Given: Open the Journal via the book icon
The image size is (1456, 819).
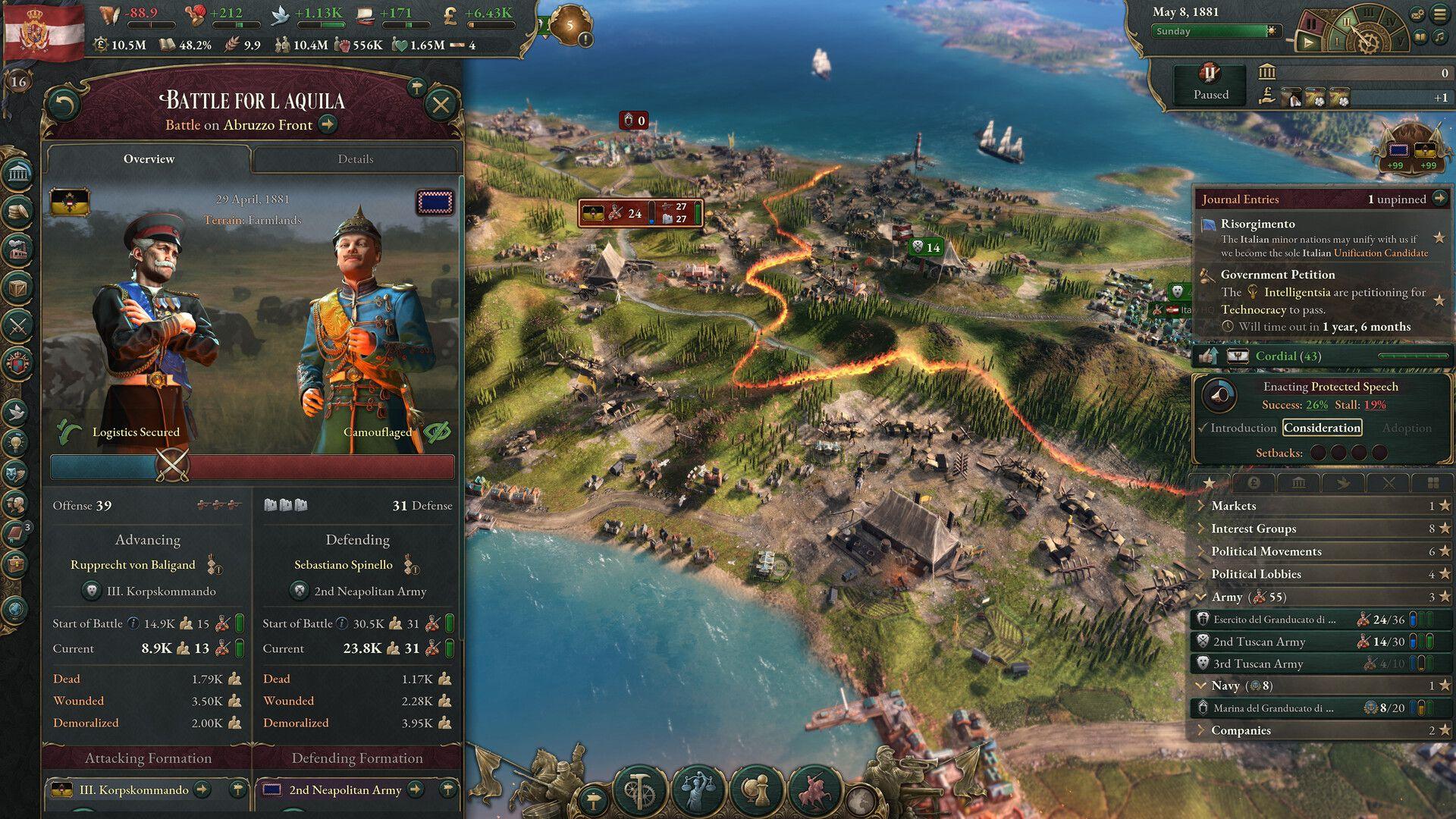Looking at the screenshot, I should coord(17,531).
